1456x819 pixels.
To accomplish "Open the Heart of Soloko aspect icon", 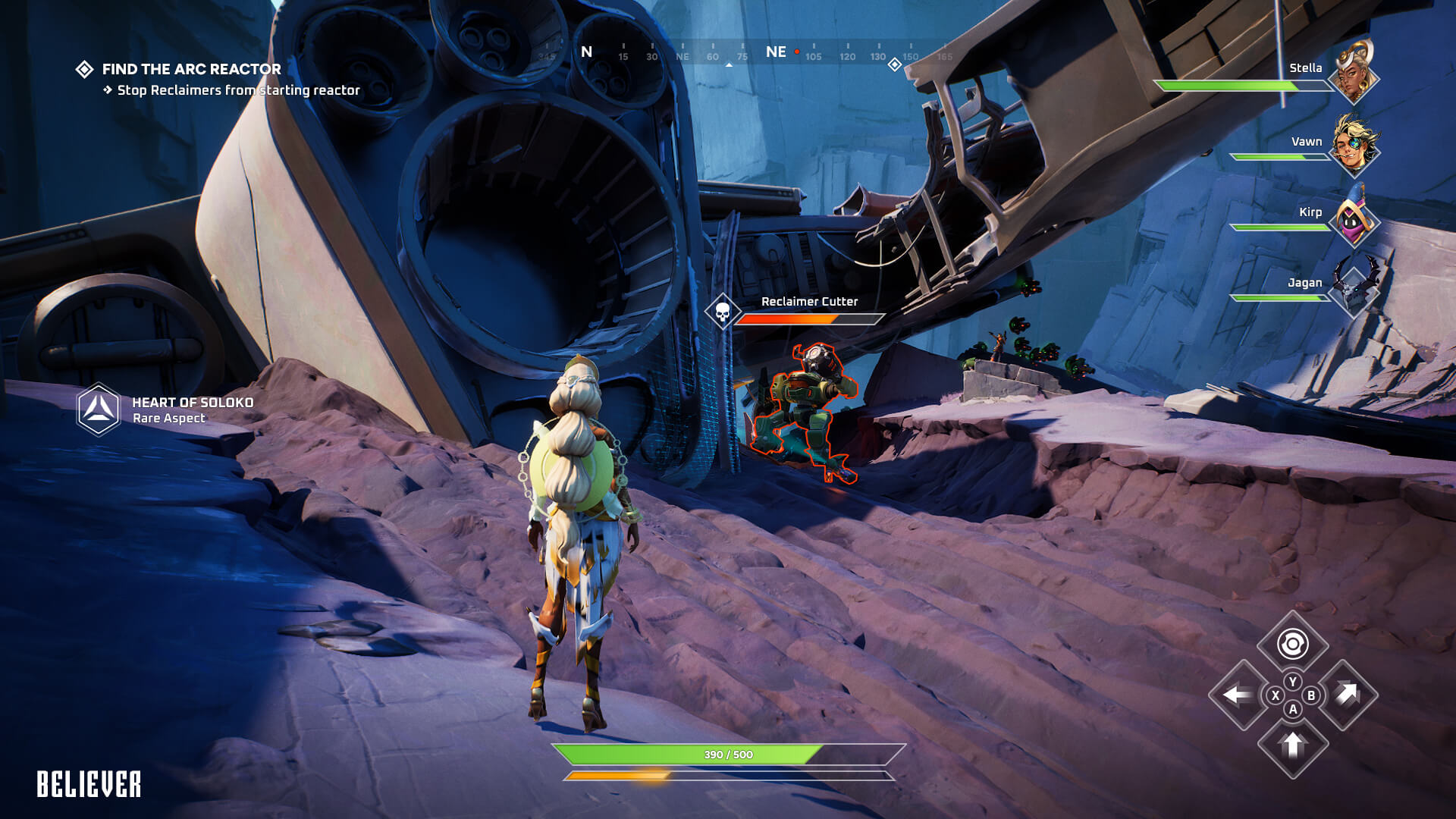I will (99, 409).
